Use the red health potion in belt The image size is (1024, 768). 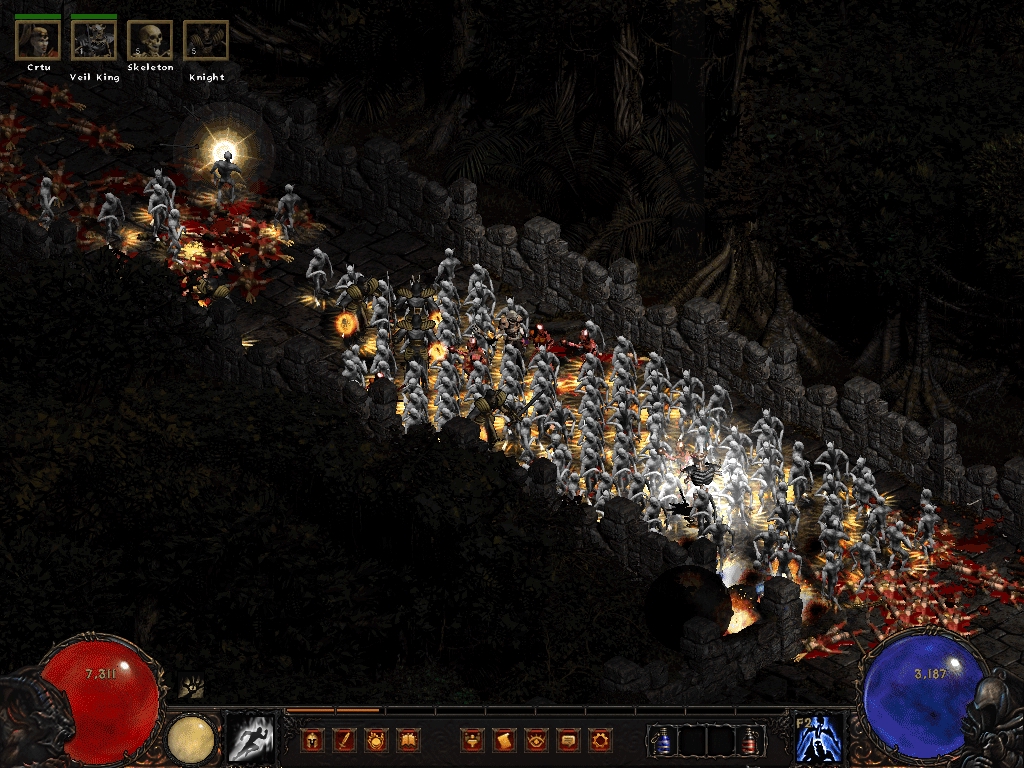749,741
